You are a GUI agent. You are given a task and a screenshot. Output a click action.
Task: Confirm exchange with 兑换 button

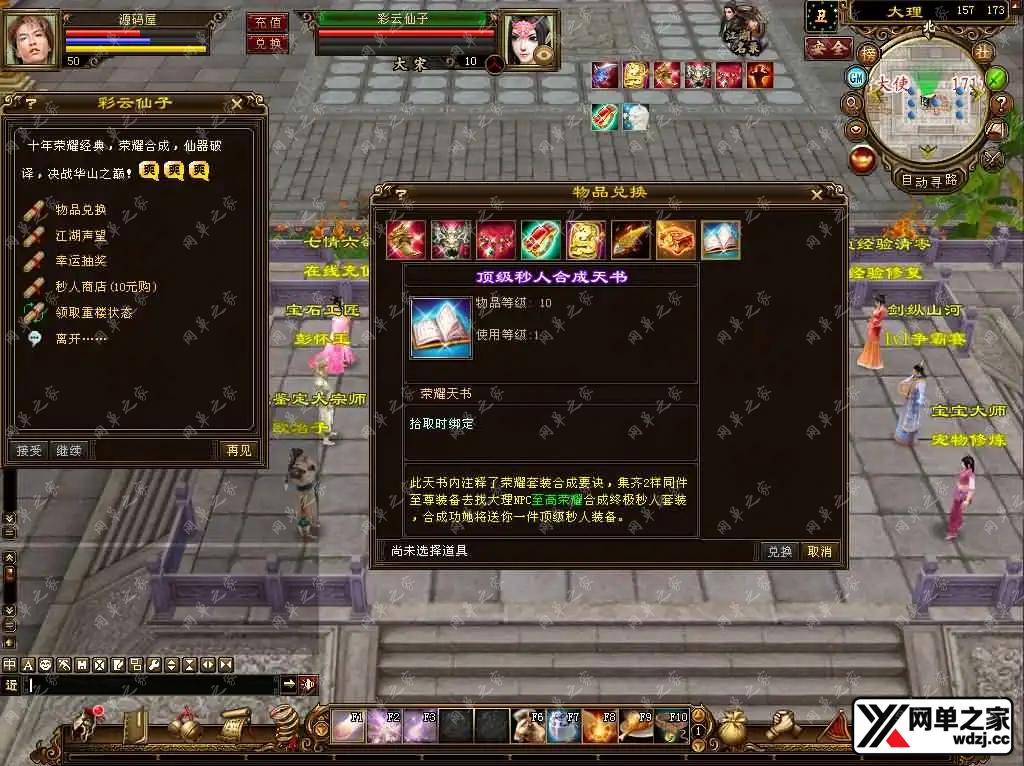tap(780, 551)
